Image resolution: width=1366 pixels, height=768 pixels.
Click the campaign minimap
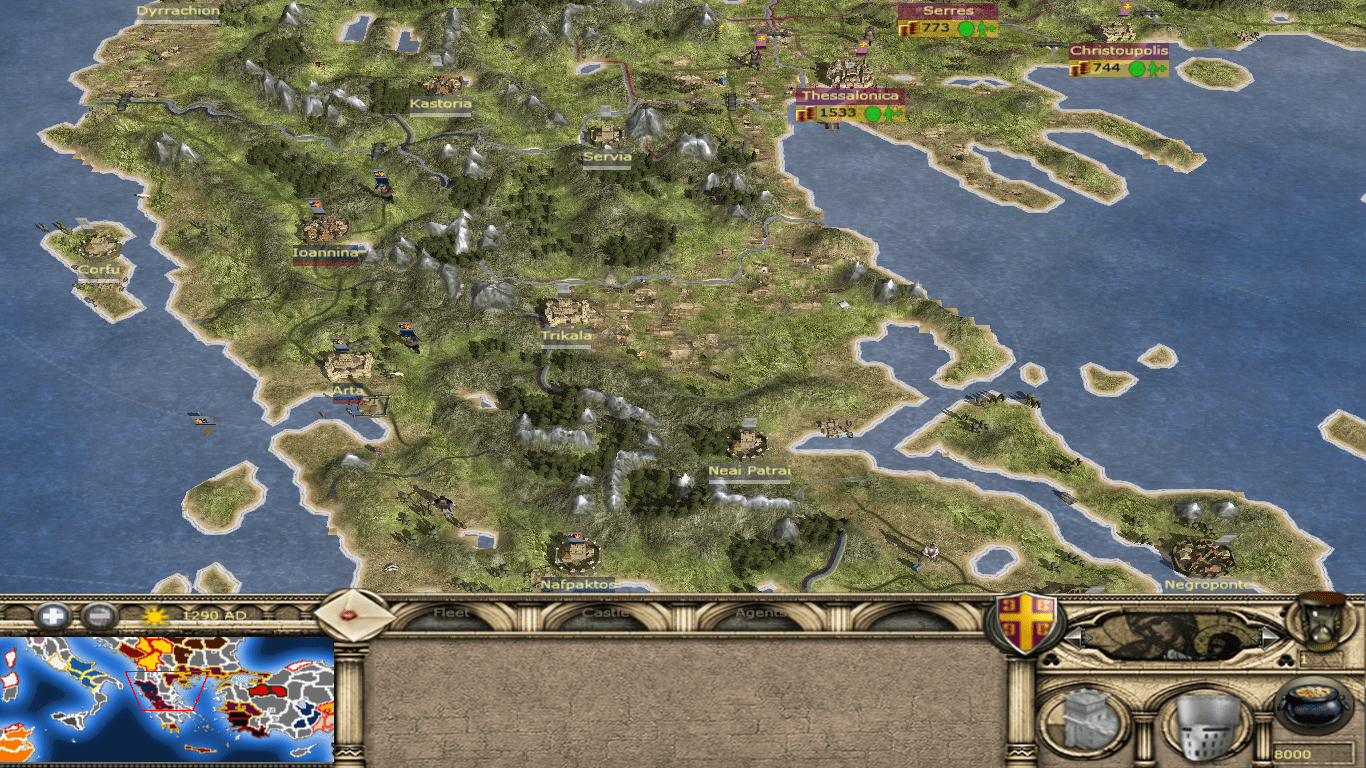point(167,699)
